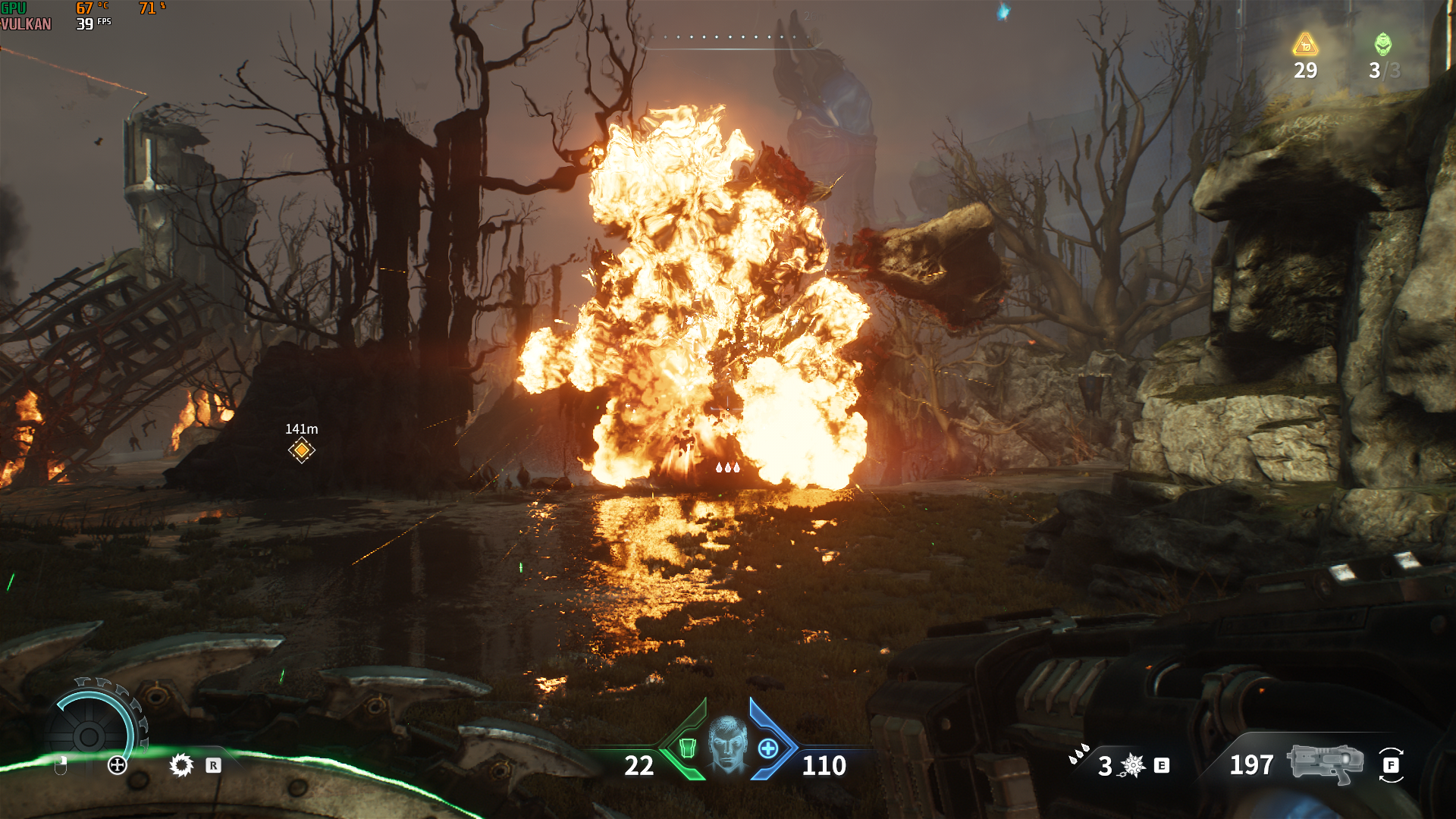Select the shield rune sawblade icon
This screenshot has width=1456, height=819.
[181, 765]
